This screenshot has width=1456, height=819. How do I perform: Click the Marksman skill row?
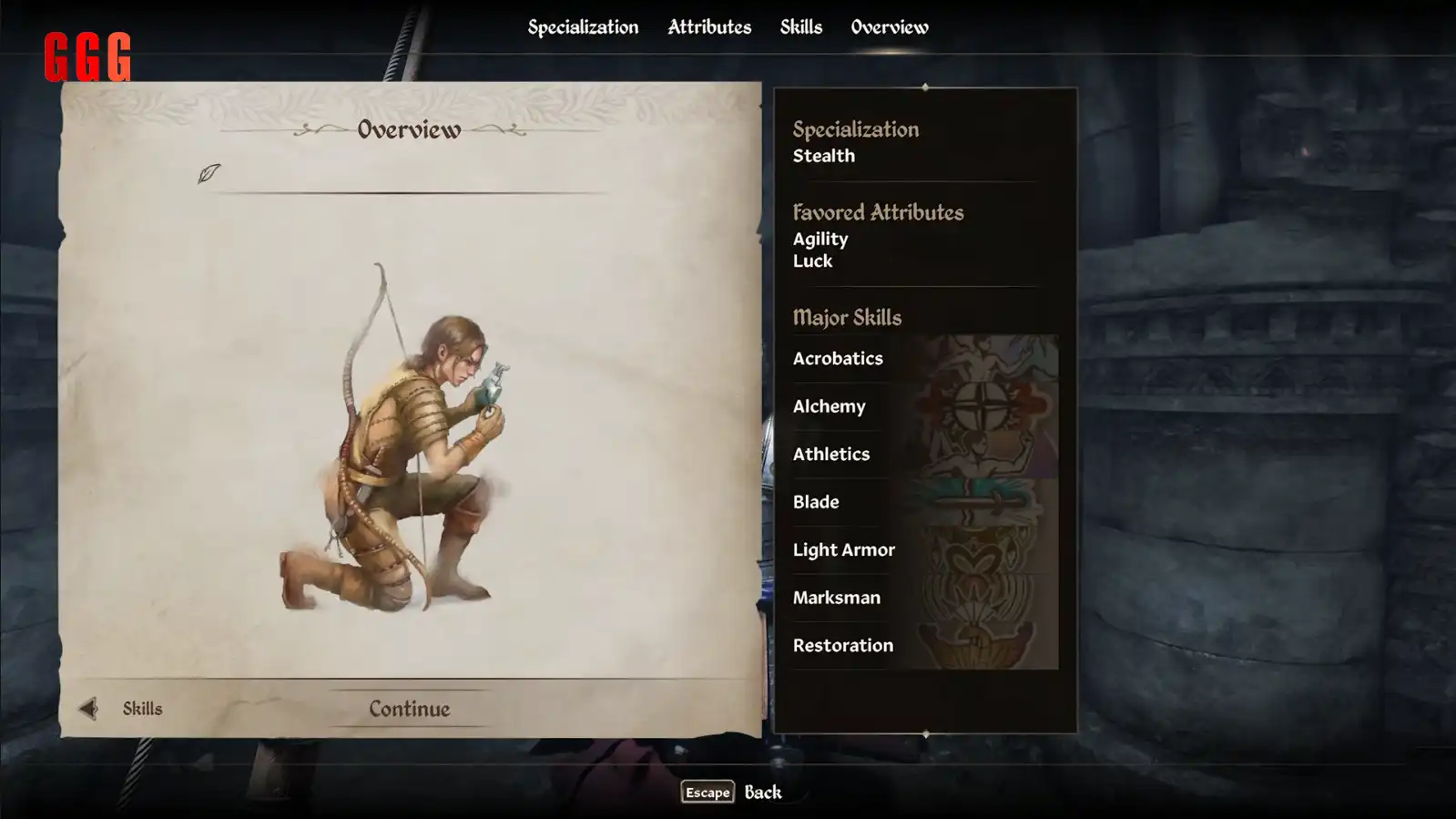[x=924, y=598]
